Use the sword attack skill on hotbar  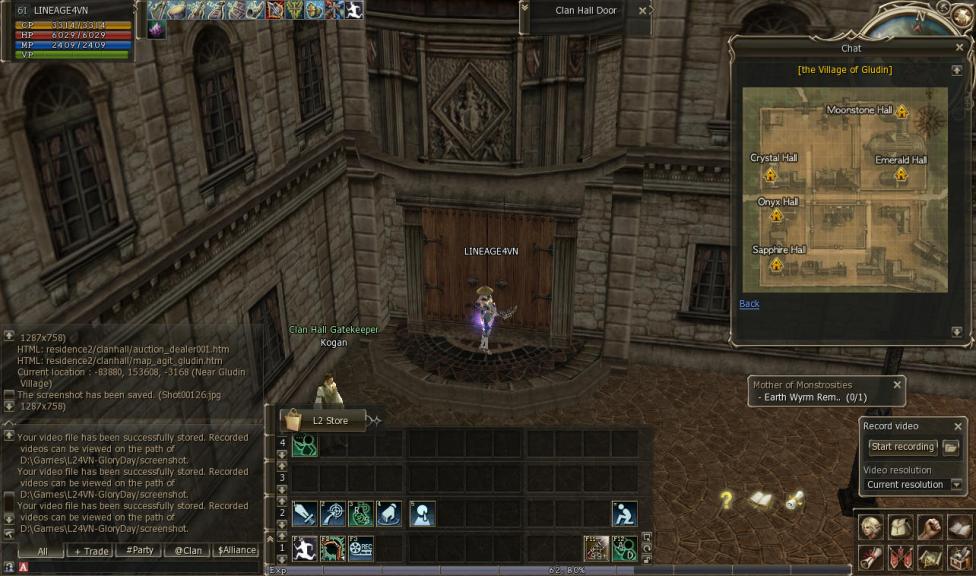pos(304,514)
